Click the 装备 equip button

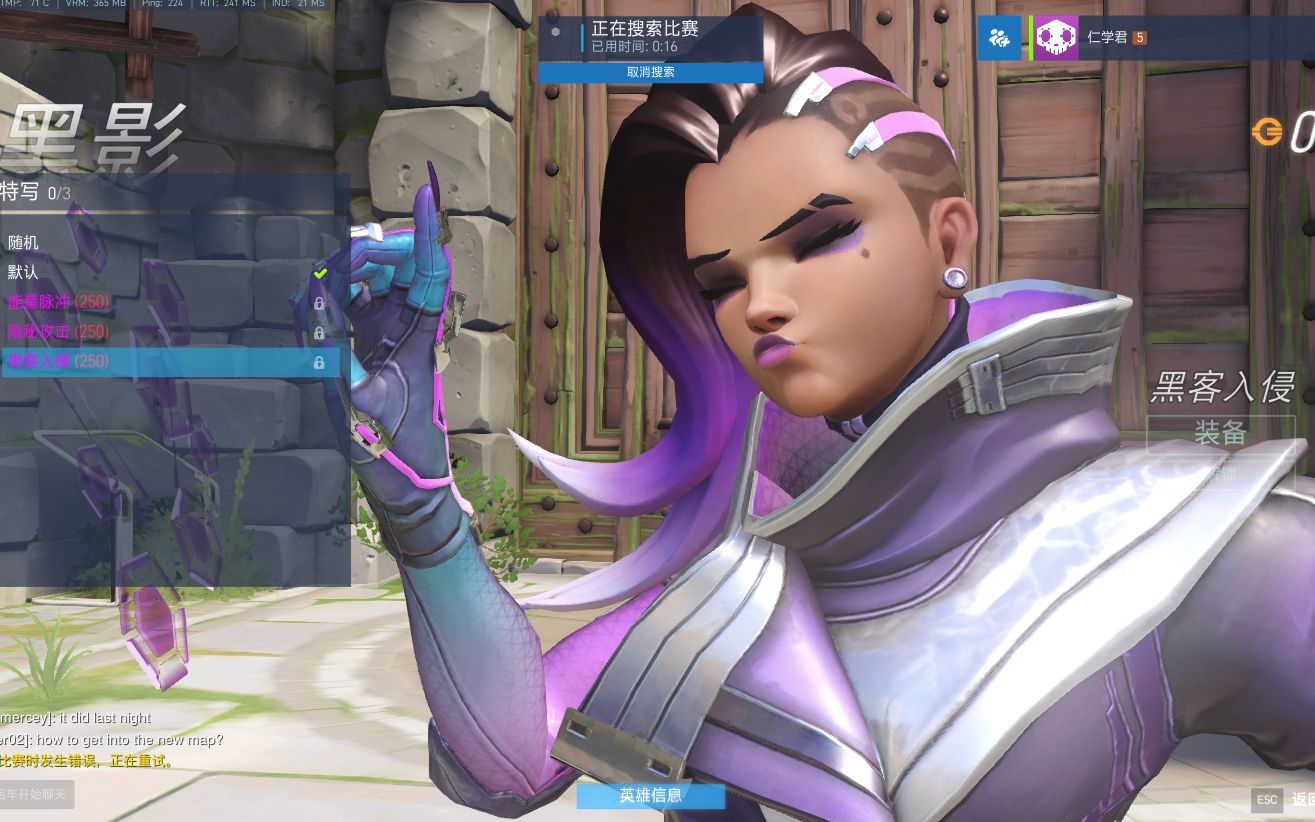[x=1220, y=432]
